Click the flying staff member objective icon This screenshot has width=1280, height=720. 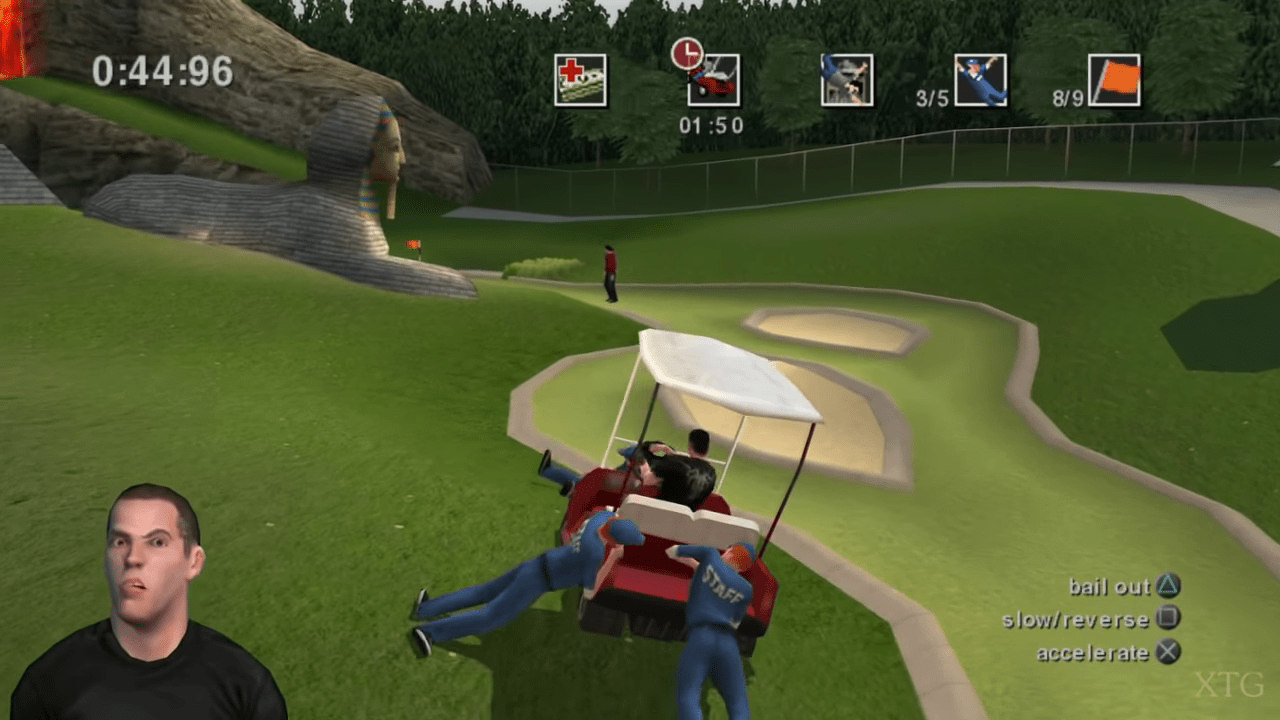[980, 80]
